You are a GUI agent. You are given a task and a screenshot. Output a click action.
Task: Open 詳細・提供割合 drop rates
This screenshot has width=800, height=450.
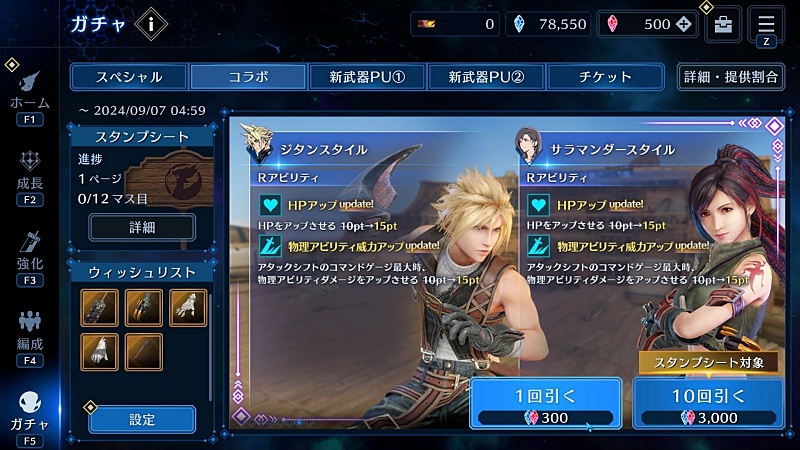(731, 77)
